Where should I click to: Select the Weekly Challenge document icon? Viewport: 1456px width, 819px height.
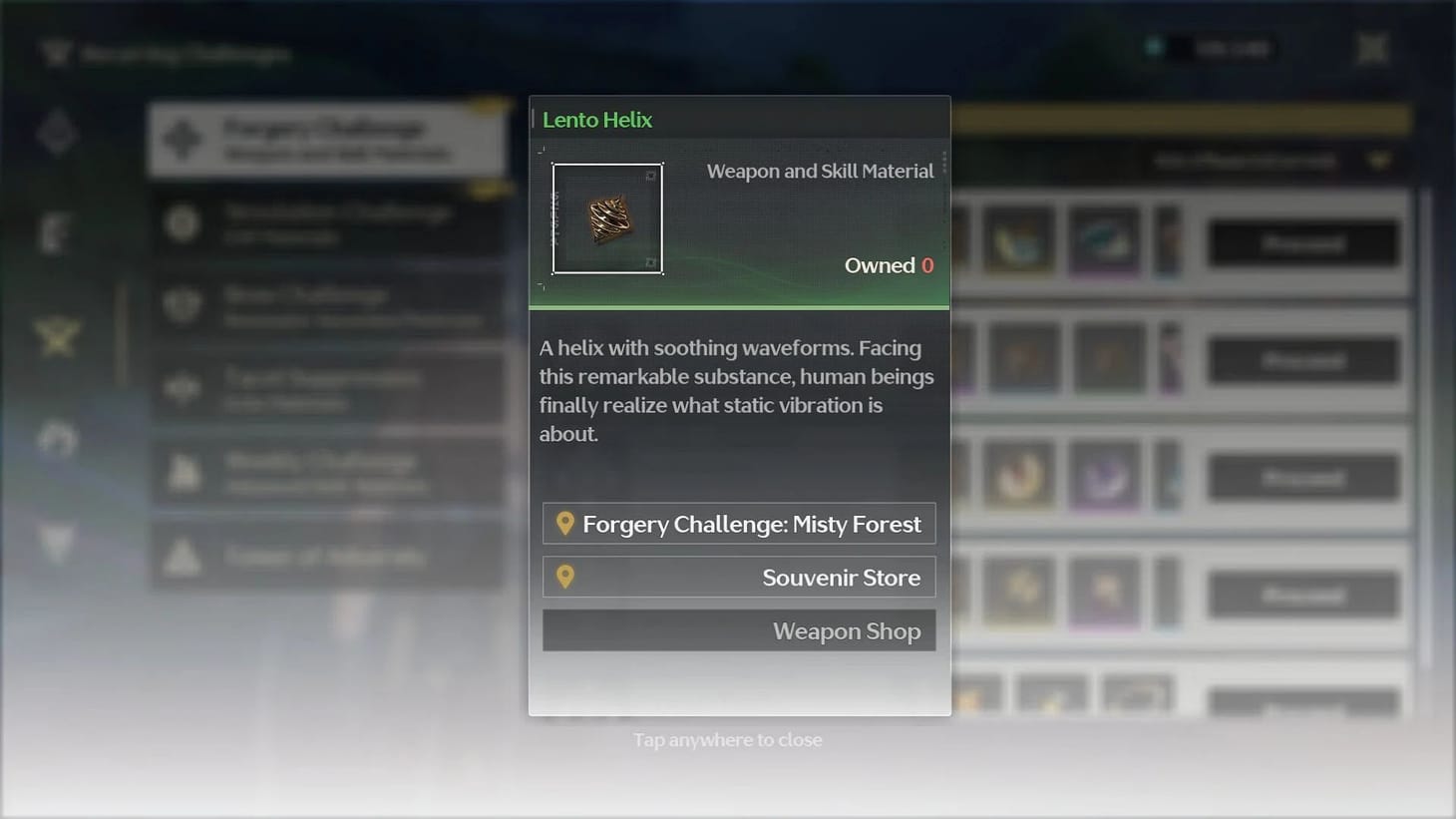pos(182,472)
